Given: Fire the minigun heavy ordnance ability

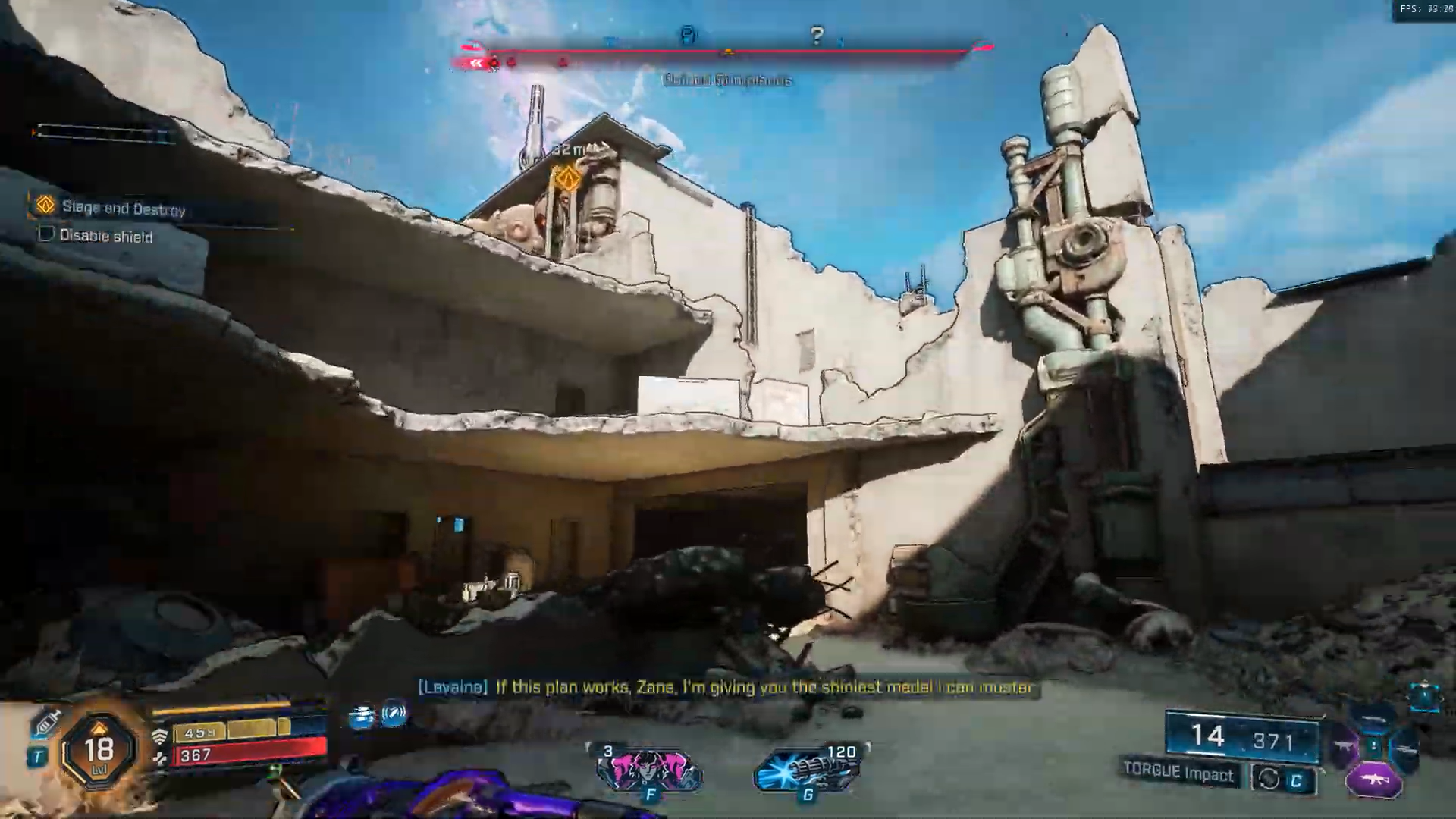Looking at the screenshot, I should (x=808, y=769).
